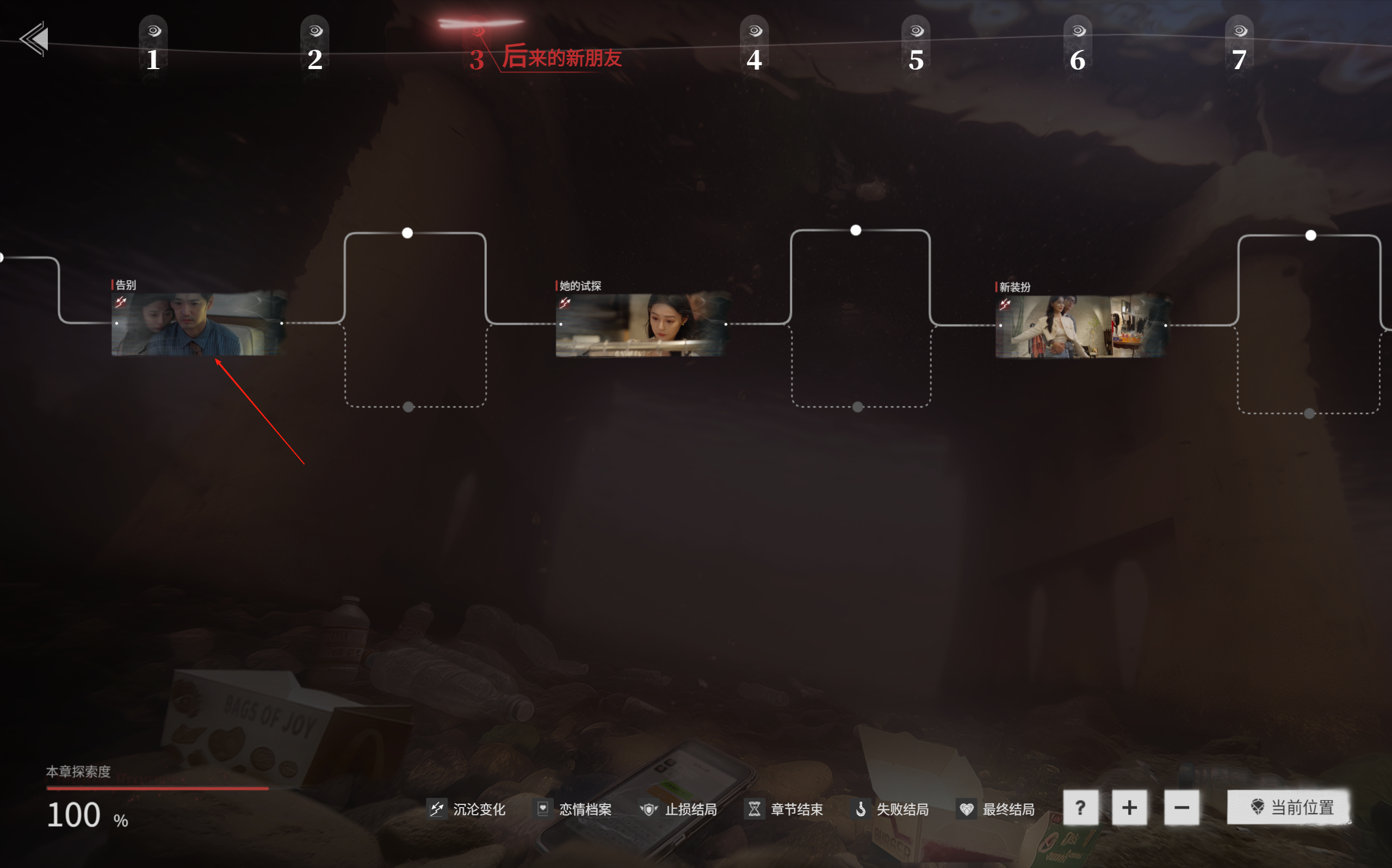Select the 她的试探 scene thumbnail
1392x868 pixels.
tap(642, 325)
